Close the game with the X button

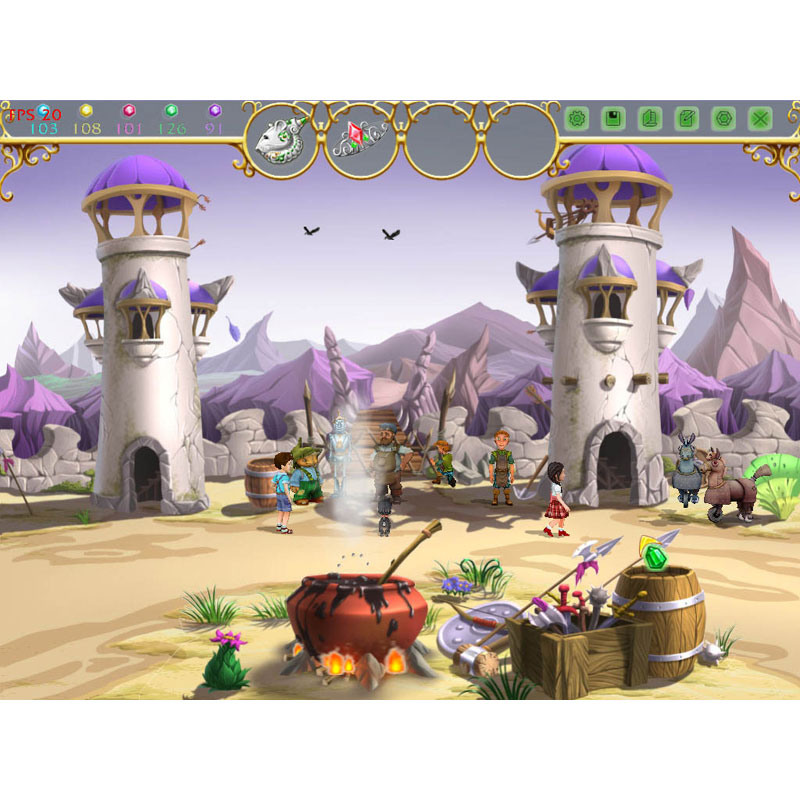[x=761, y=119]
